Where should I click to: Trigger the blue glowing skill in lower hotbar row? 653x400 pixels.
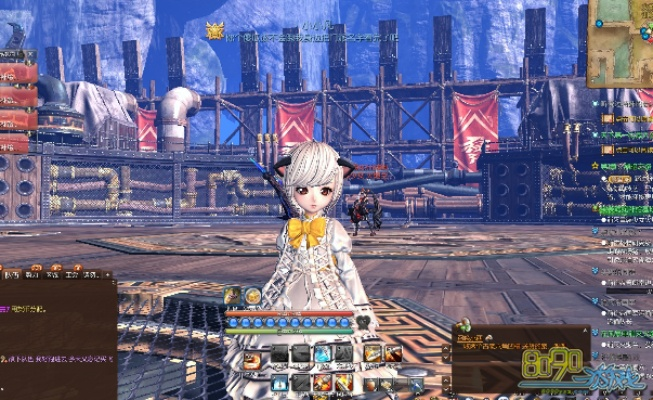click(x=280, y=384)
